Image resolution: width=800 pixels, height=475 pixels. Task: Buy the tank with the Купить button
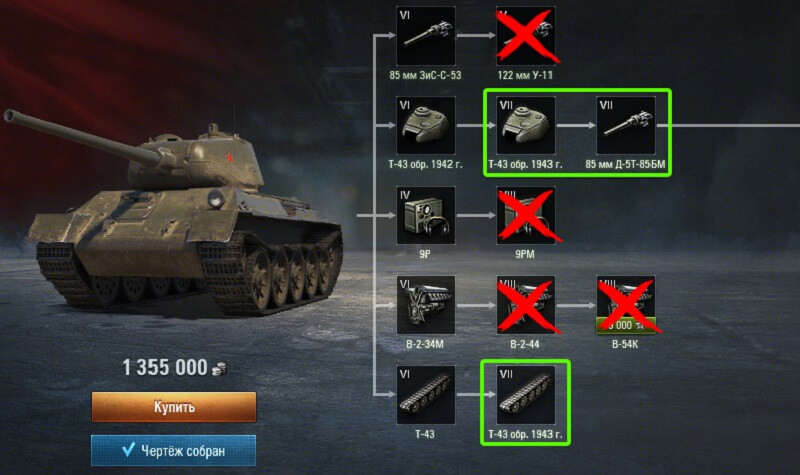[174, 407]
